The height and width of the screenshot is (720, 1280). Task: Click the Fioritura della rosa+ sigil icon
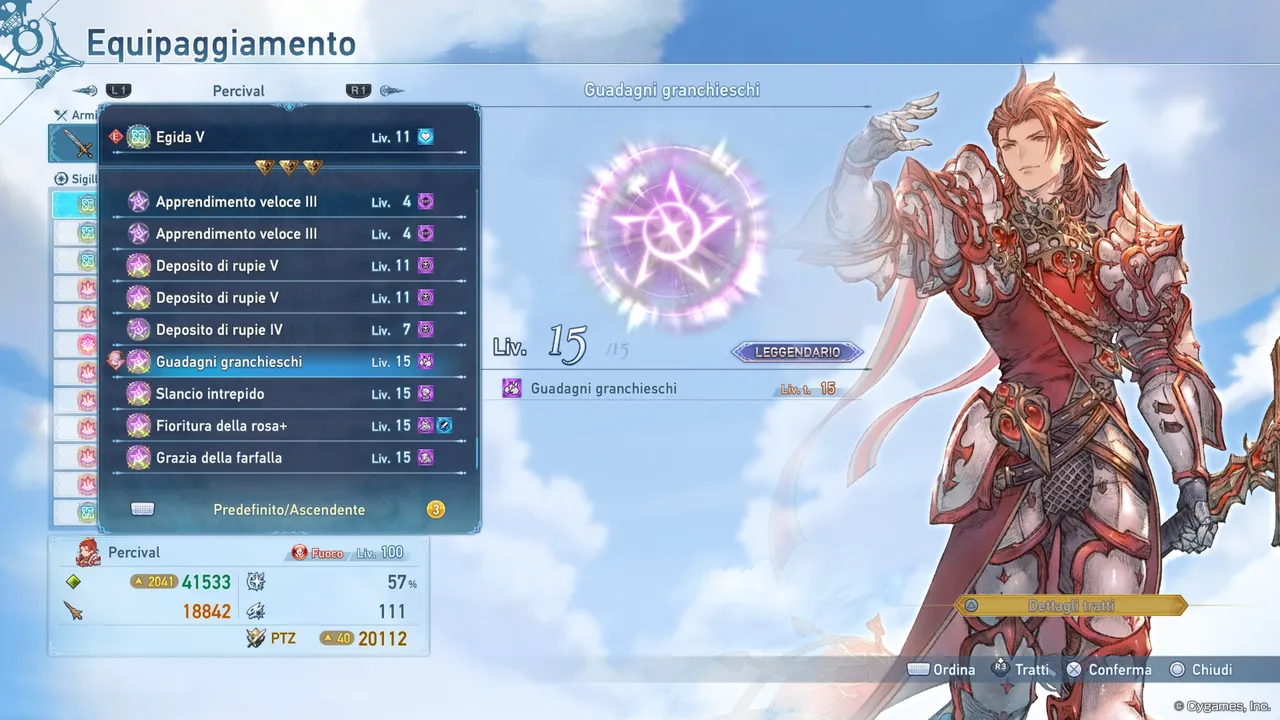point(138,425)
